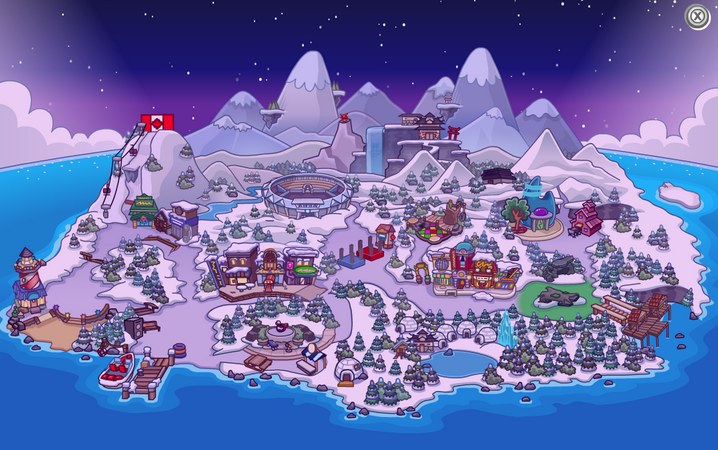Go to the Lighthouse location
Viewport: 718px width, 450px height.
[x=27, y=278]
